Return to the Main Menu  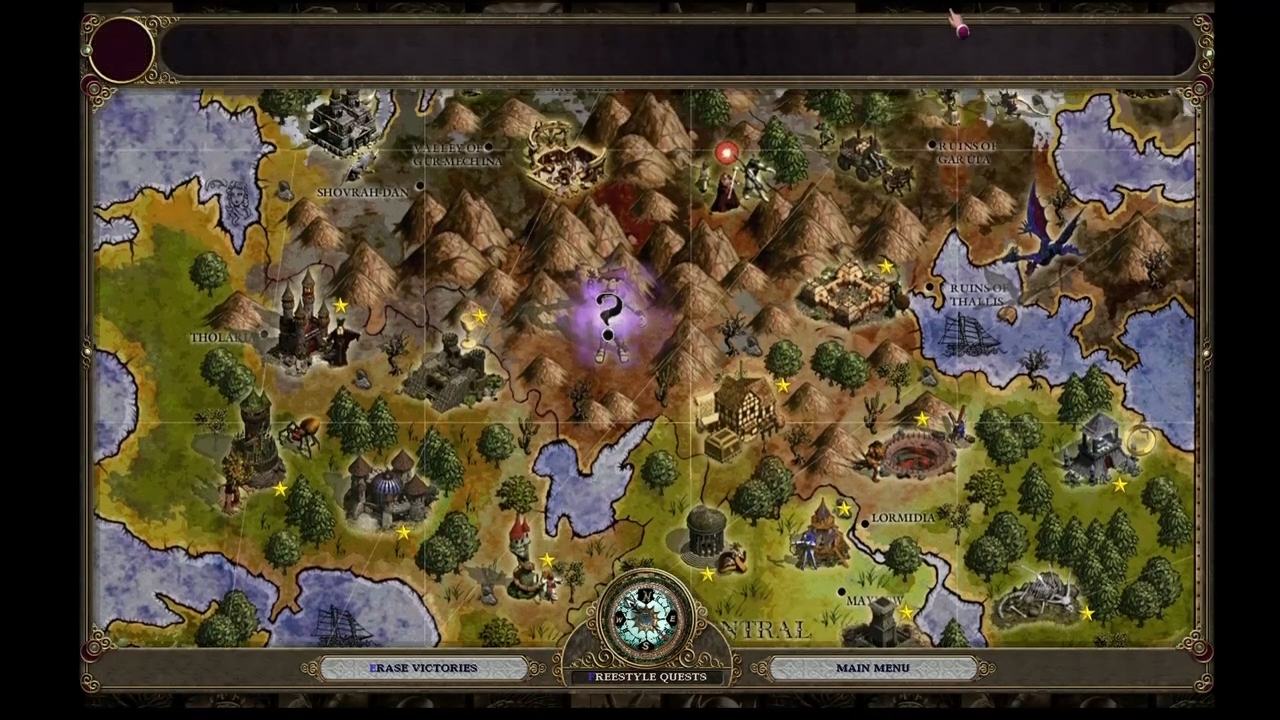coord(872,668)
